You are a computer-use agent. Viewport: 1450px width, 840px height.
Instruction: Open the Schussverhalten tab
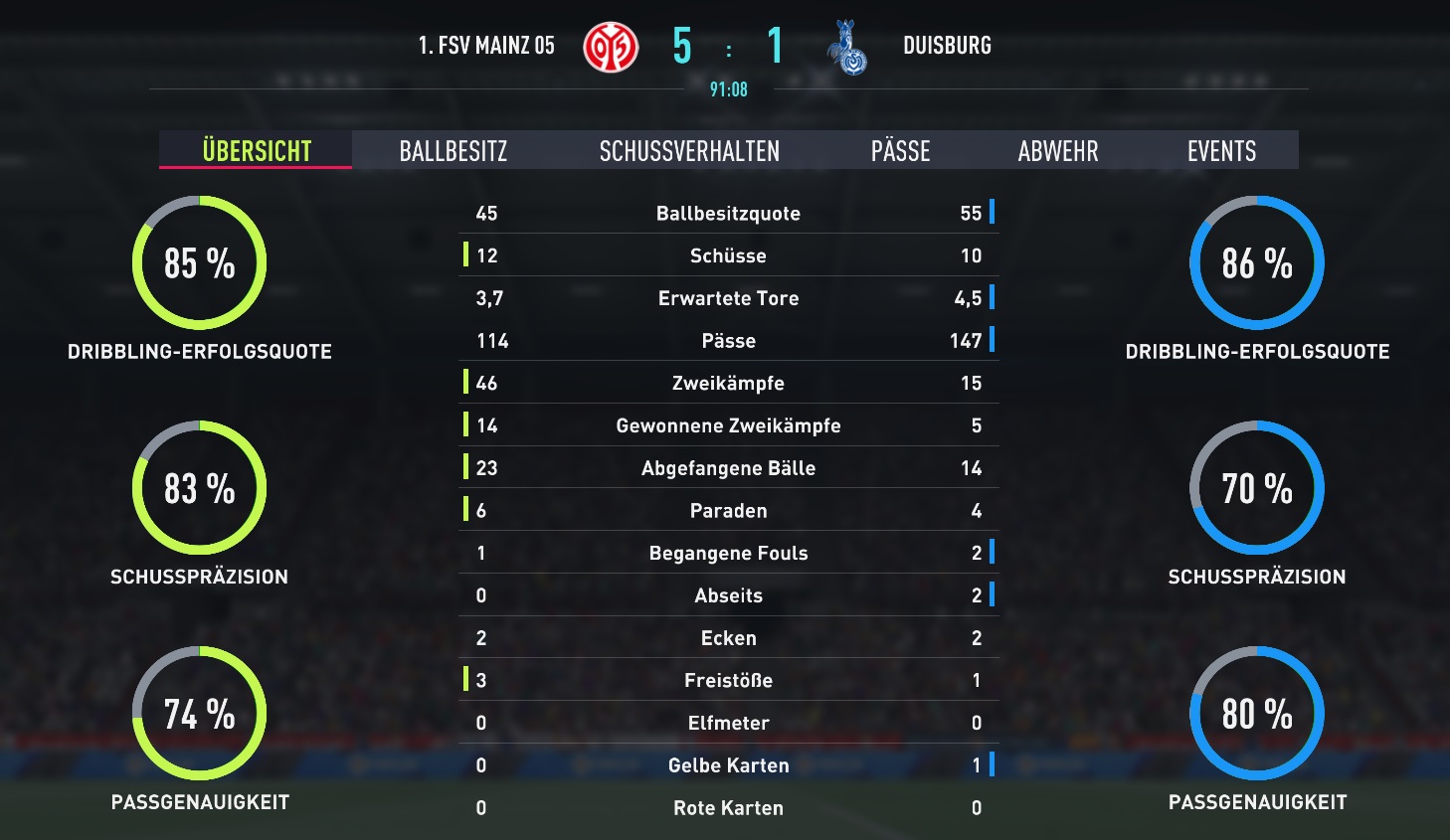point(689,151)
